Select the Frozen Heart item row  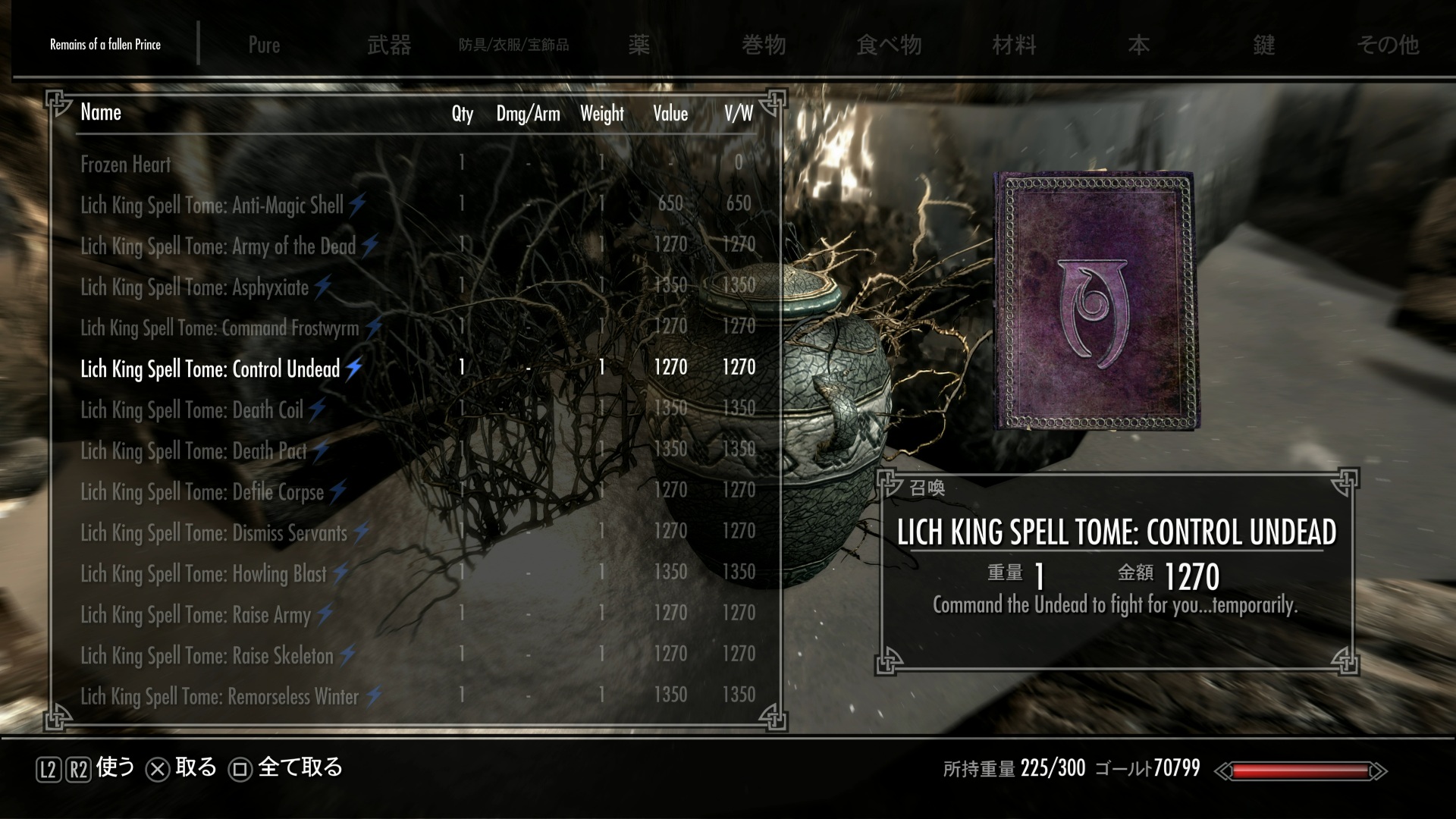126,164
